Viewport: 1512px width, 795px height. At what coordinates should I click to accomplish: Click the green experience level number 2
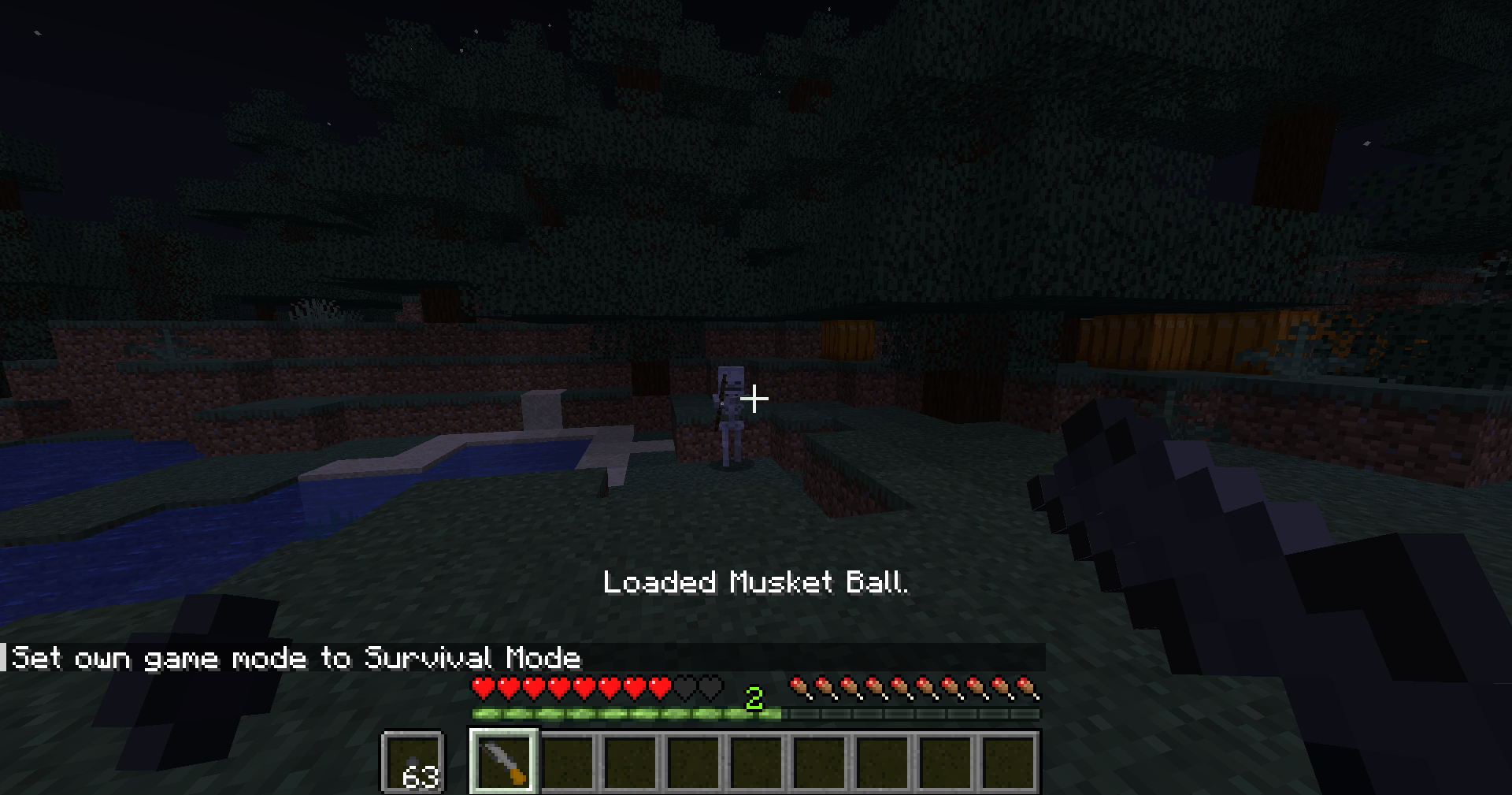click(756, 697)
